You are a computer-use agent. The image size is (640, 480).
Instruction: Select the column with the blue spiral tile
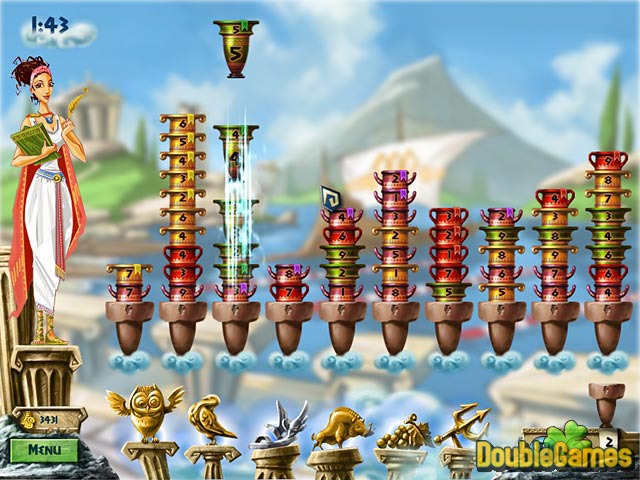[341, 250]
